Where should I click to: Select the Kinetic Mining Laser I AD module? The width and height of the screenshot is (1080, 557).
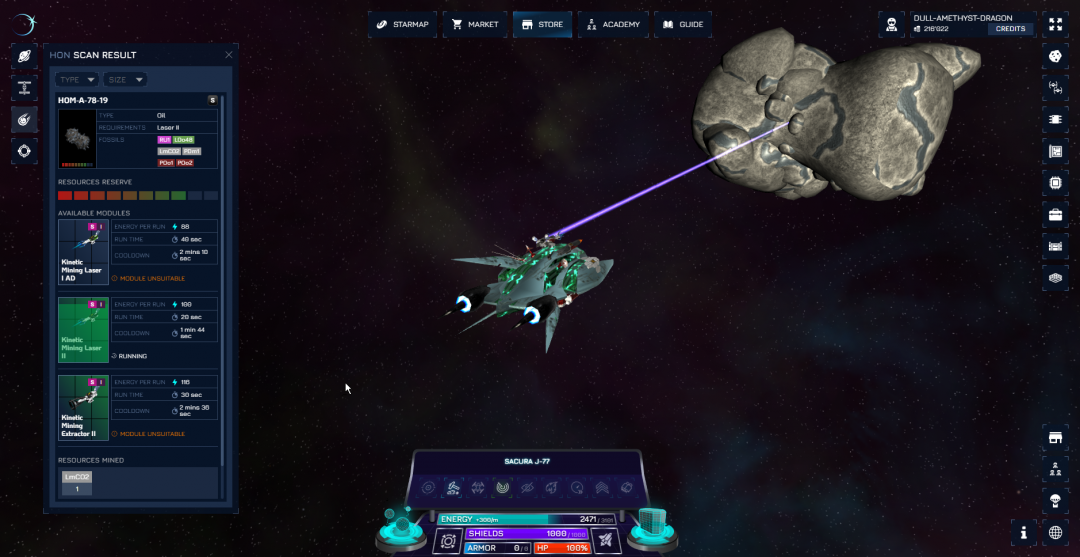tap(84, 252)
